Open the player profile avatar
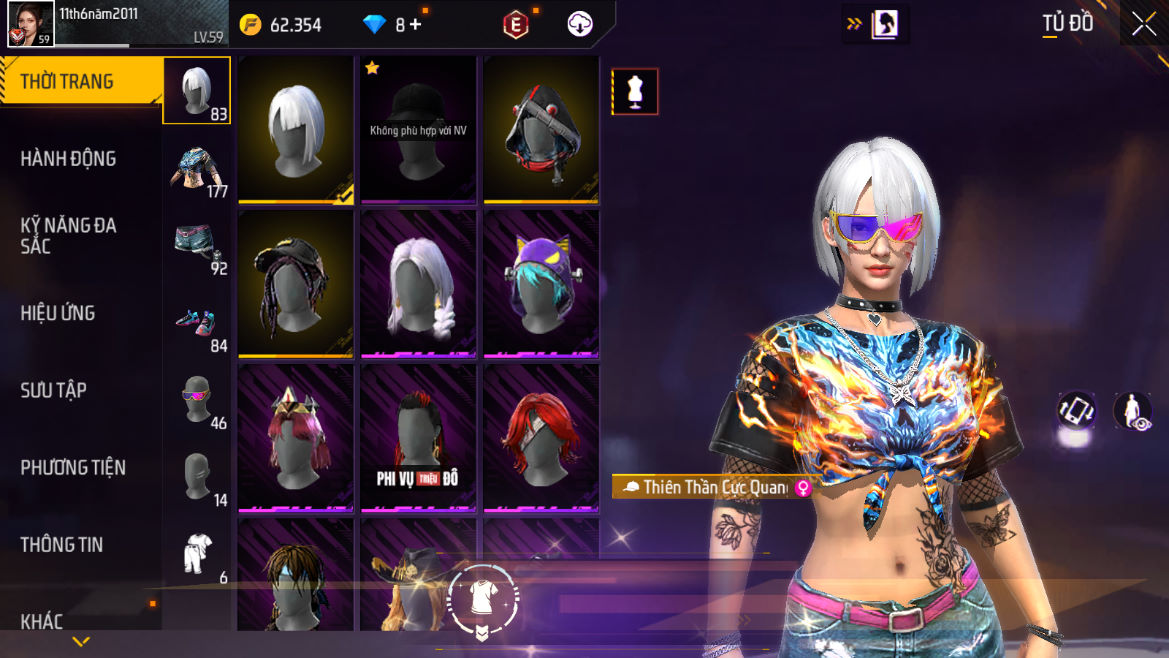This screenshot has height=658, width=1169. 31,24
